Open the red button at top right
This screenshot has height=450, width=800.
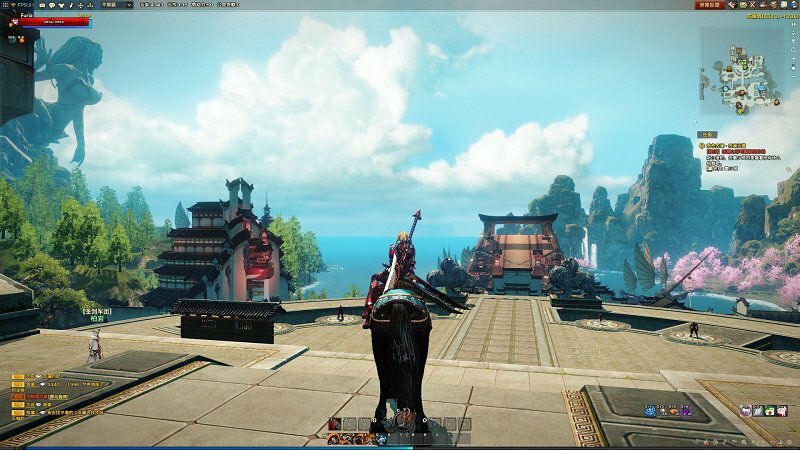[710, 4]
